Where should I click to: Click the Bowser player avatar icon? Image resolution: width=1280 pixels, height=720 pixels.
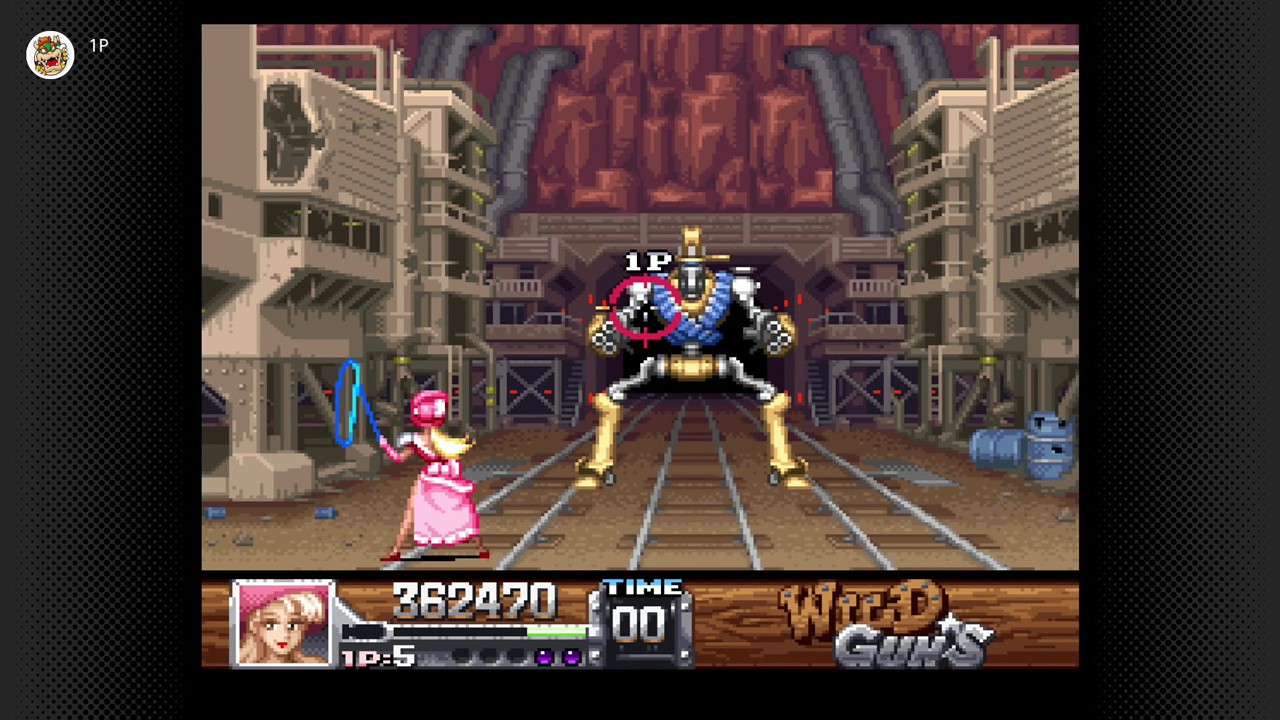[50, 55]
